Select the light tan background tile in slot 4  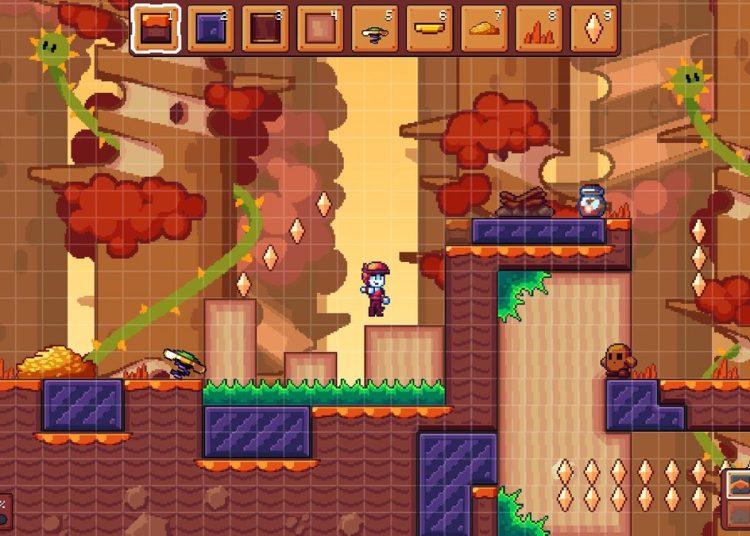point(320,29)
